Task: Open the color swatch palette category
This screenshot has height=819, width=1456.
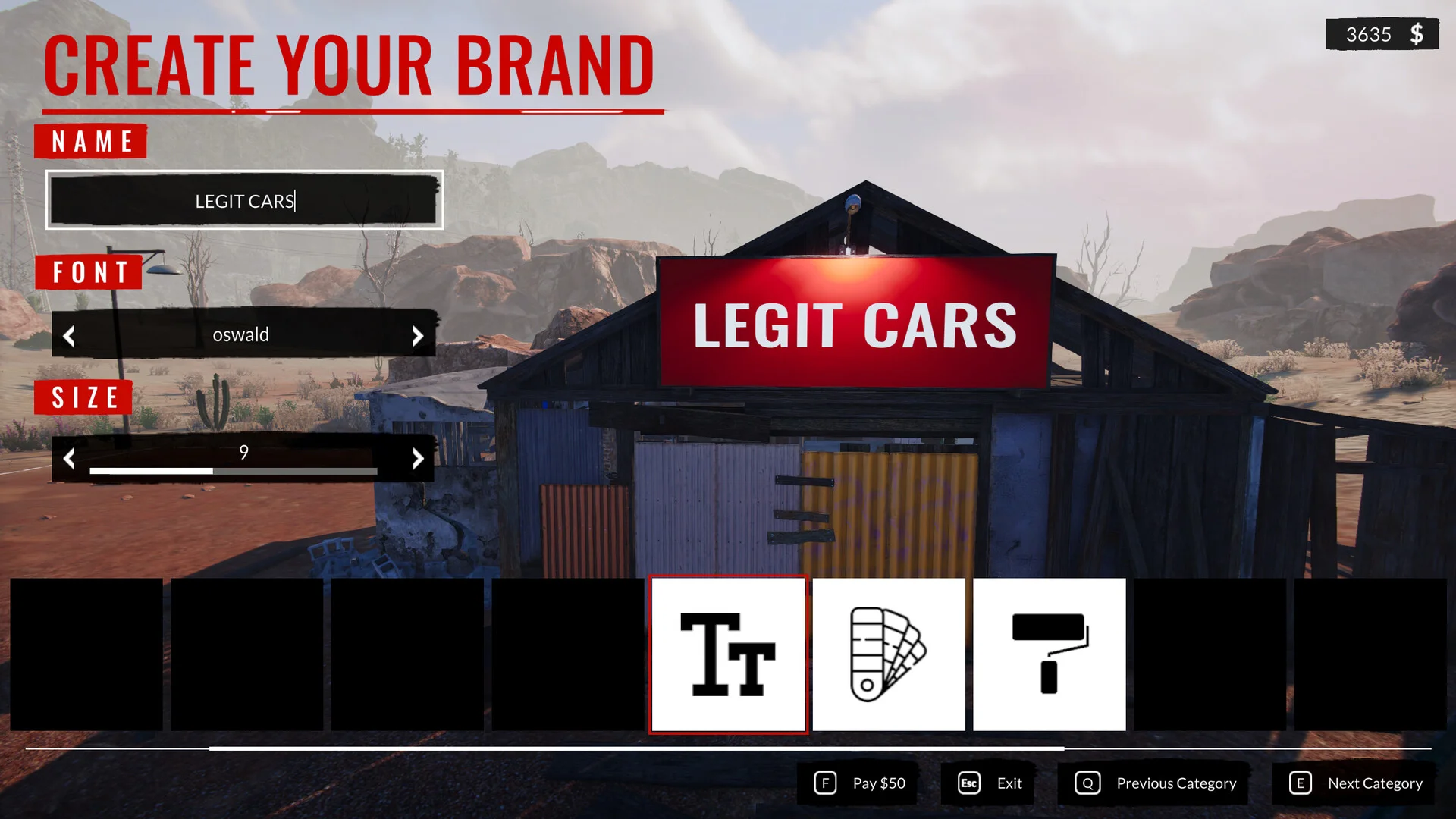Action: [889, 654]
